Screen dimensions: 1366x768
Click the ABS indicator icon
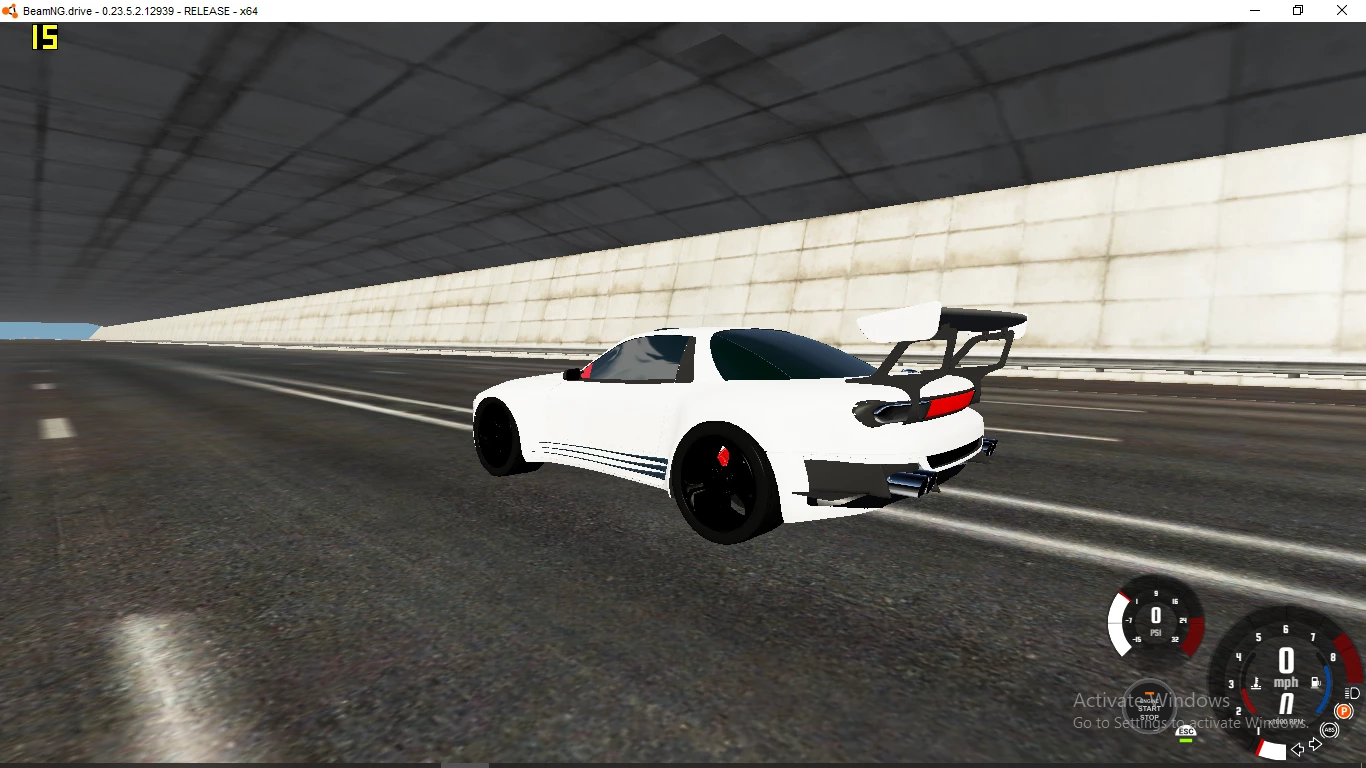(x=1329, y=729)
